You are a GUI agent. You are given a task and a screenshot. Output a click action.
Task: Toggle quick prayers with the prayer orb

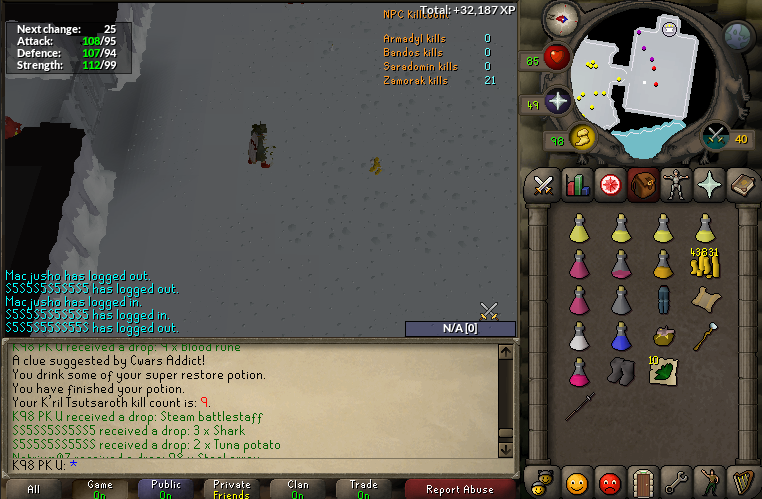tap(558, 100)
